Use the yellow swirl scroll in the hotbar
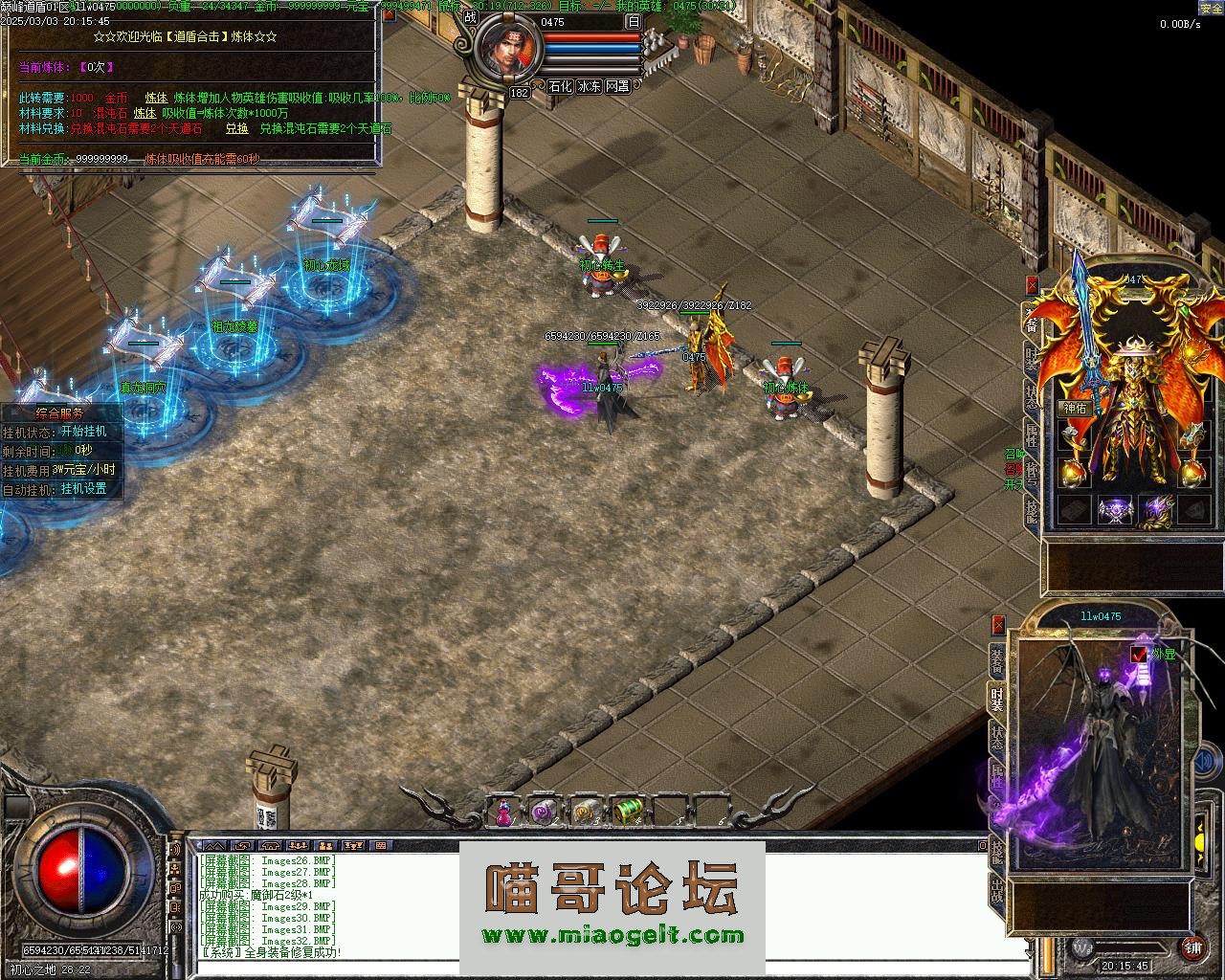The width and height of the screenshot is (1225, 980). click(585, 812)
